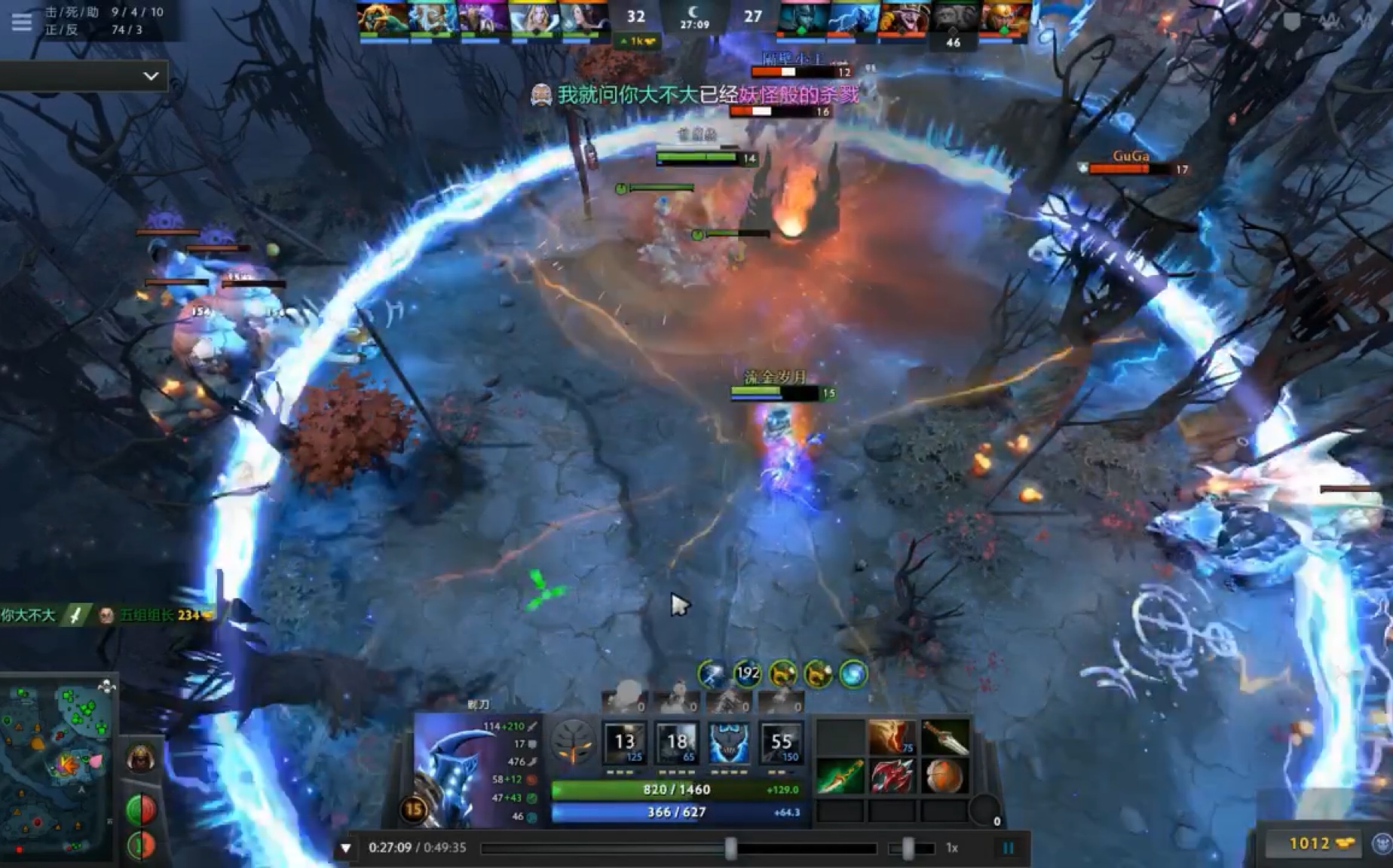1393x868 pixels.
Task: Select the red spiked item slot
Action: click(892, 776)
